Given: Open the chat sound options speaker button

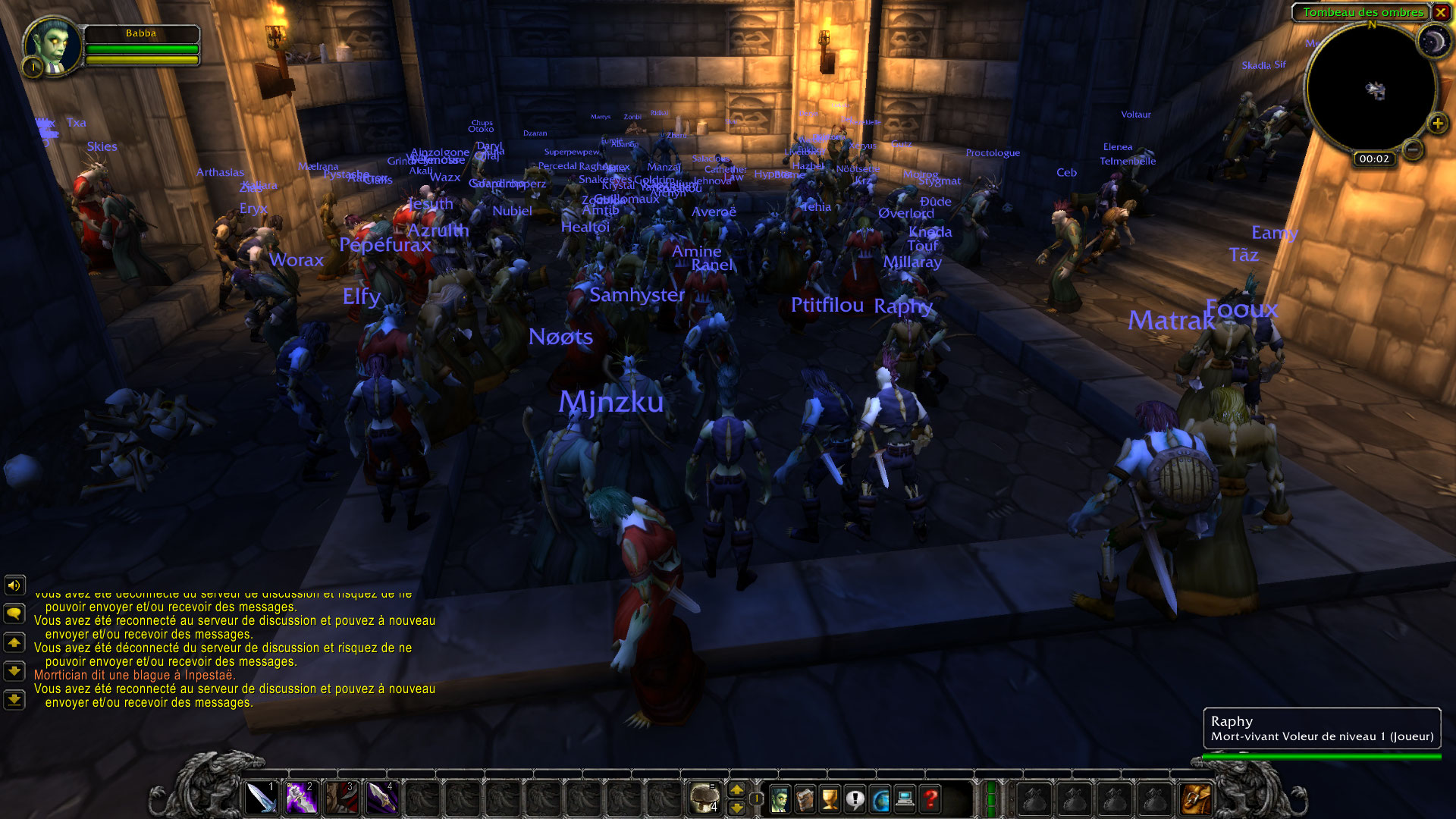Looking at the screenshot, I should 14,585.
